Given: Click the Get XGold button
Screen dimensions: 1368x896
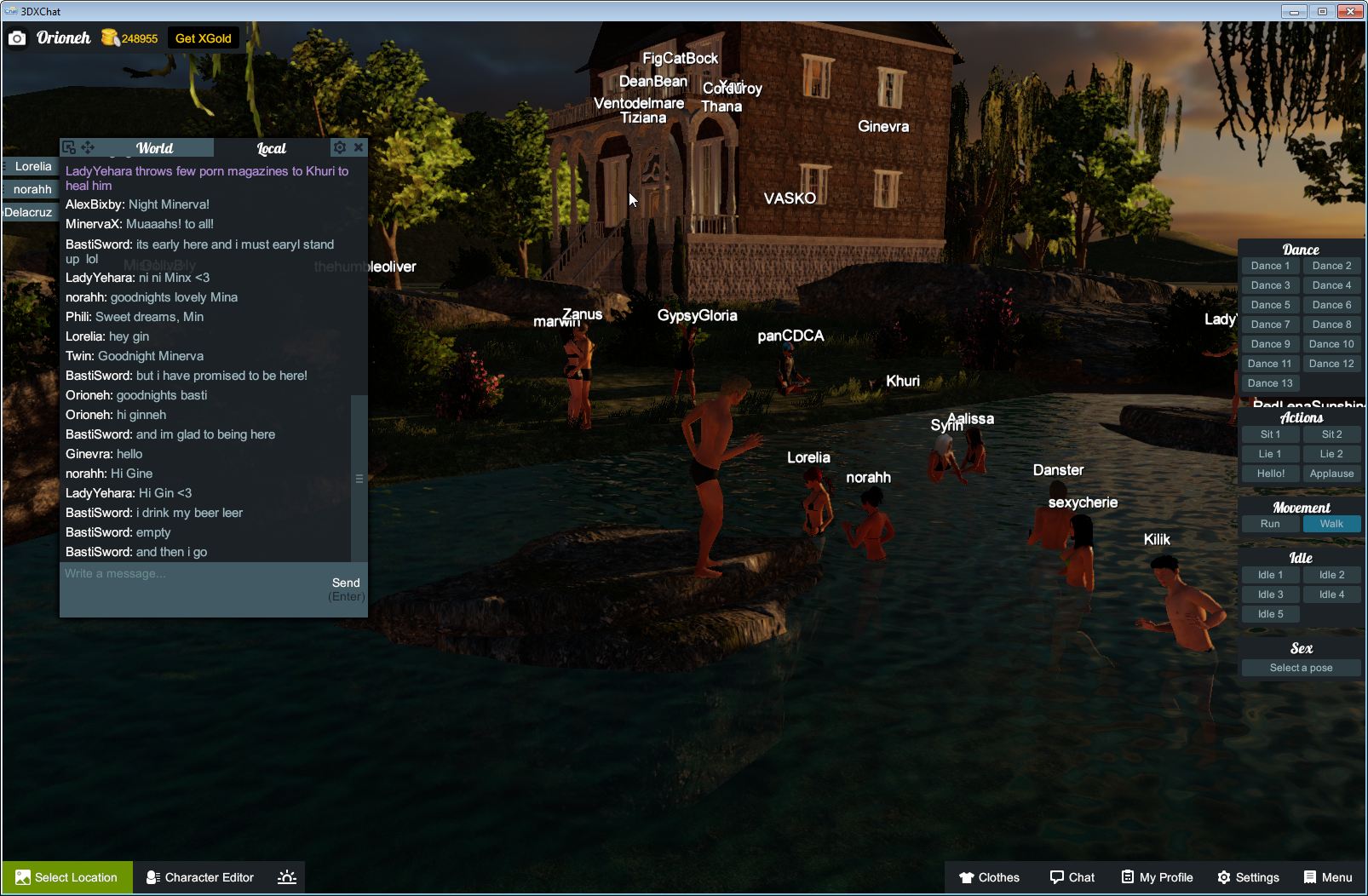Looking at the screenshot, I should coord(204,37).
